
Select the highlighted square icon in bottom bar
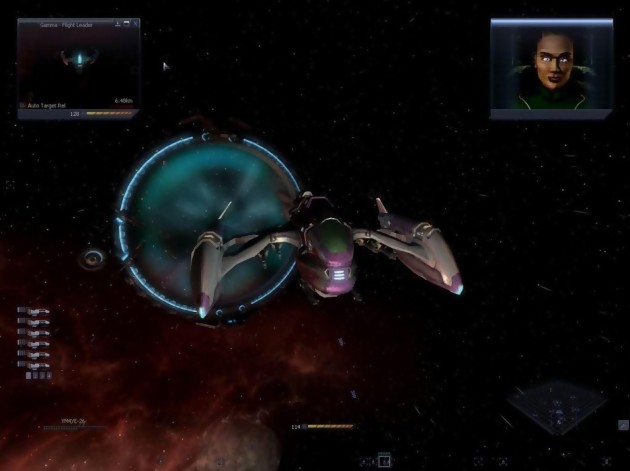pos(384,462)
